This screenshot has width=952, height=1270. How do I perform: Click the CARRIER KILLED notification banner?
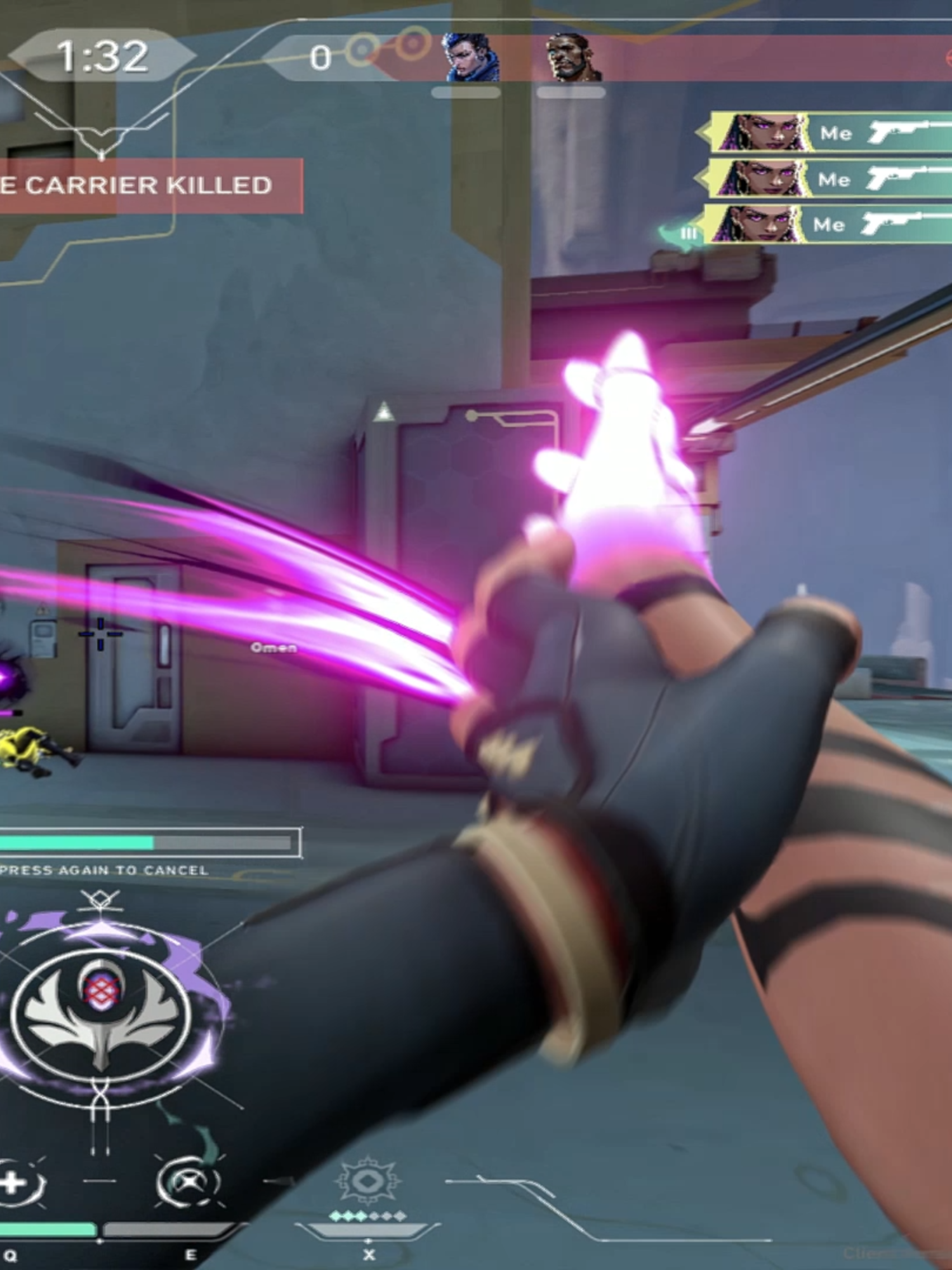tap(136, 187)
